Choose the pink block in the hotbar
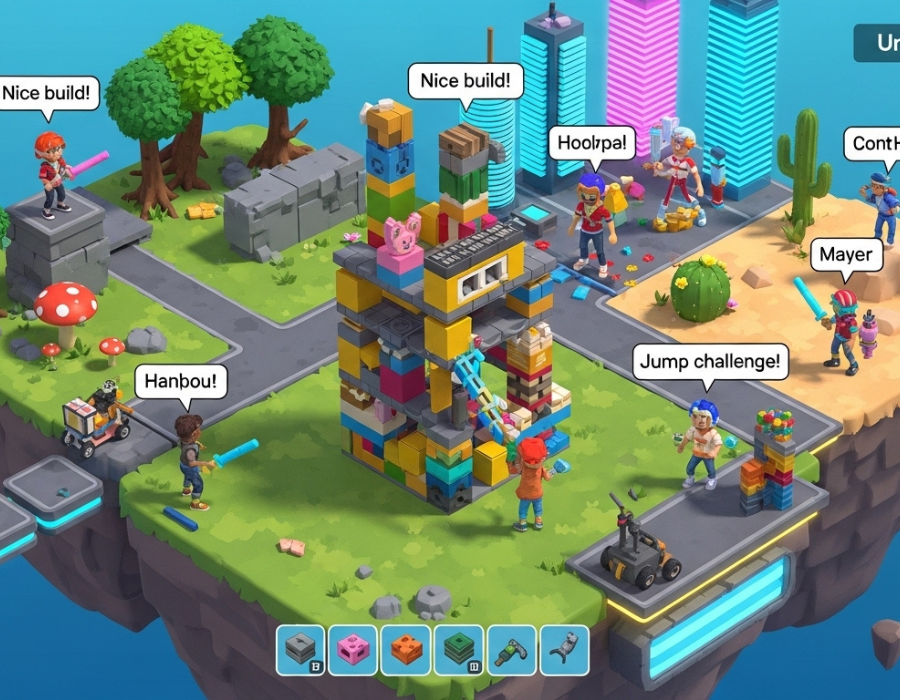 [353, 650]
